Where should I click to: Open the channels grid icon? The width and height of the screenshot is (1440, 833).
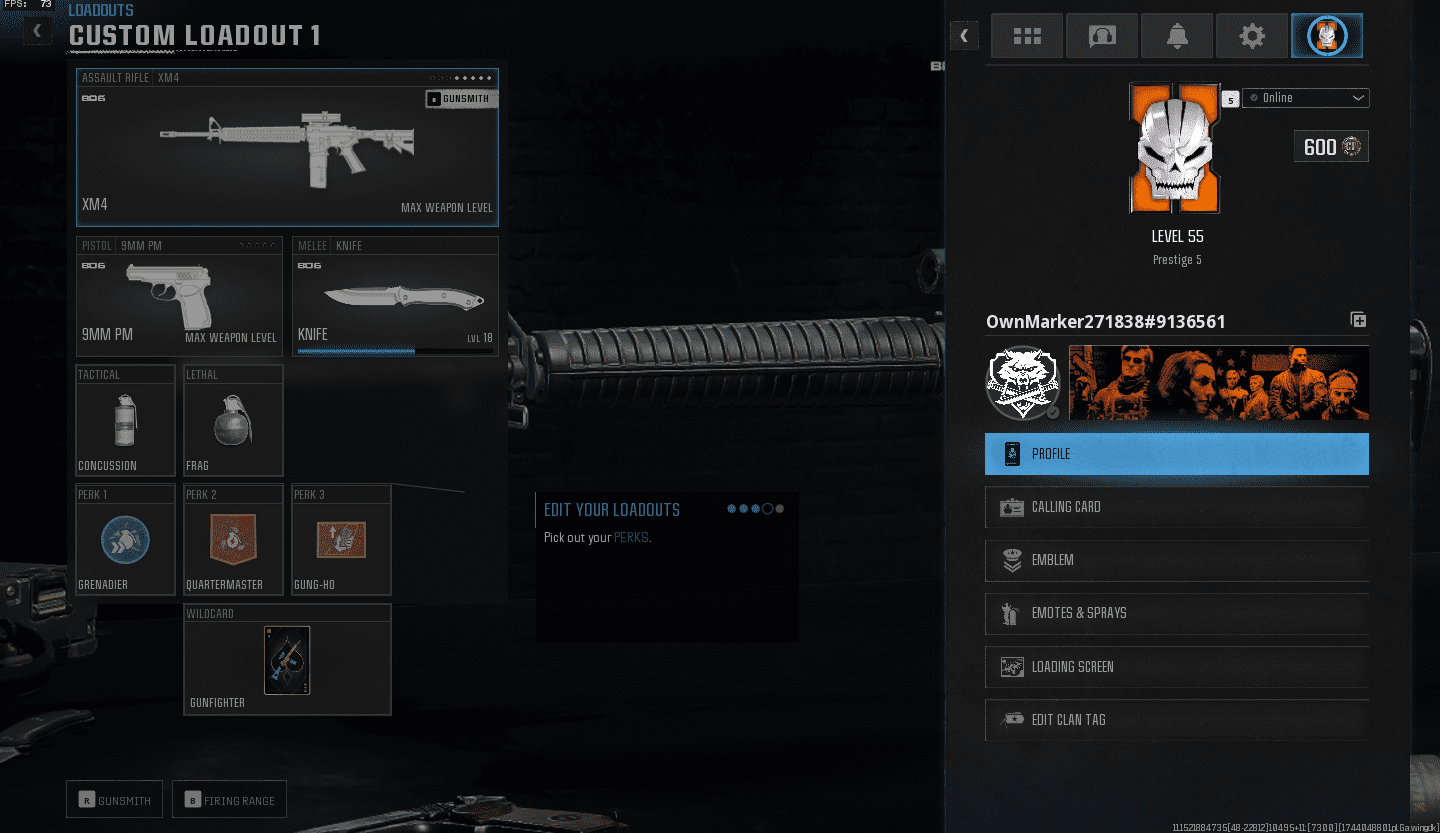coord(1026,35)
